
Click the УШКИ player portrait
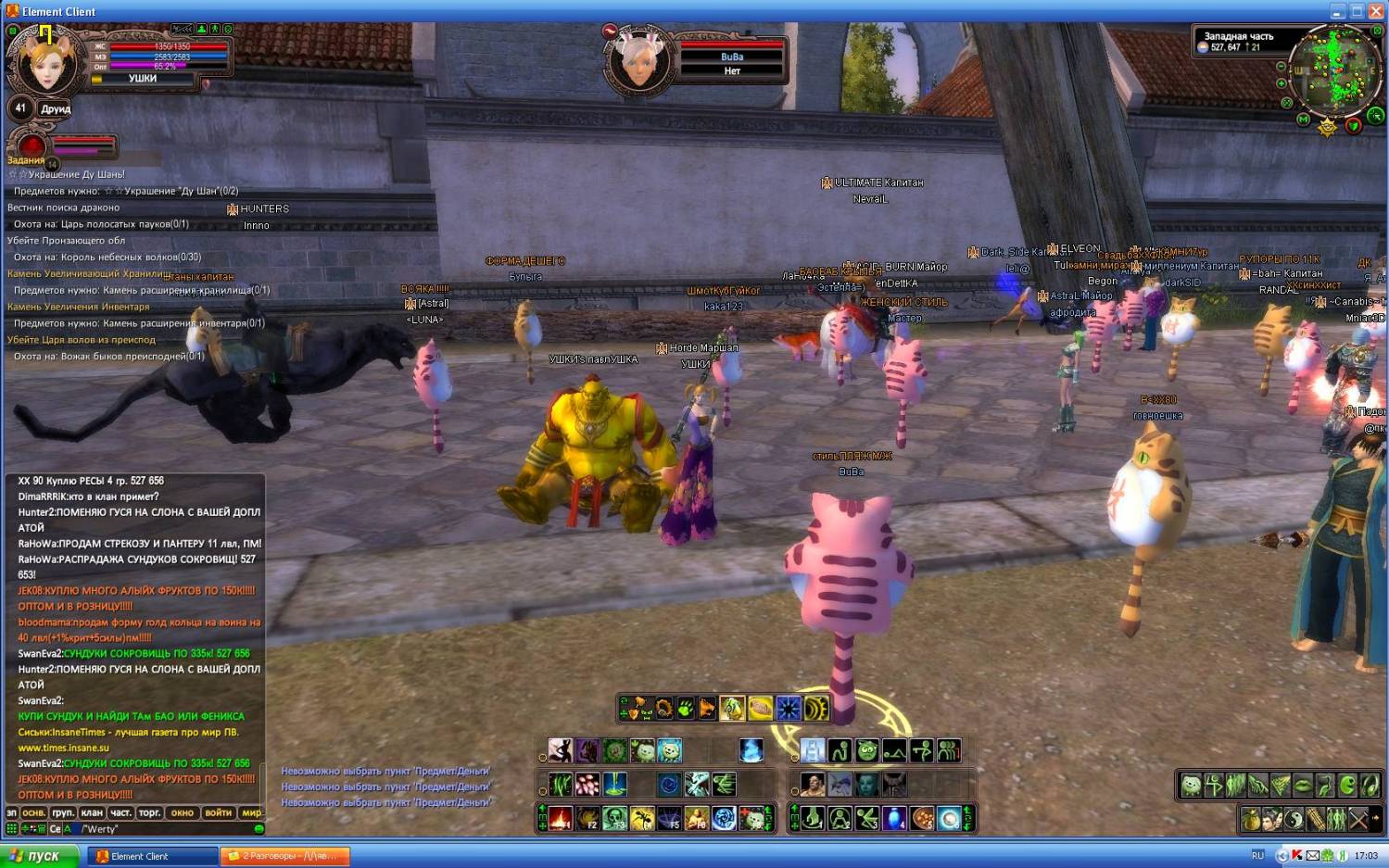pos(44,61)
